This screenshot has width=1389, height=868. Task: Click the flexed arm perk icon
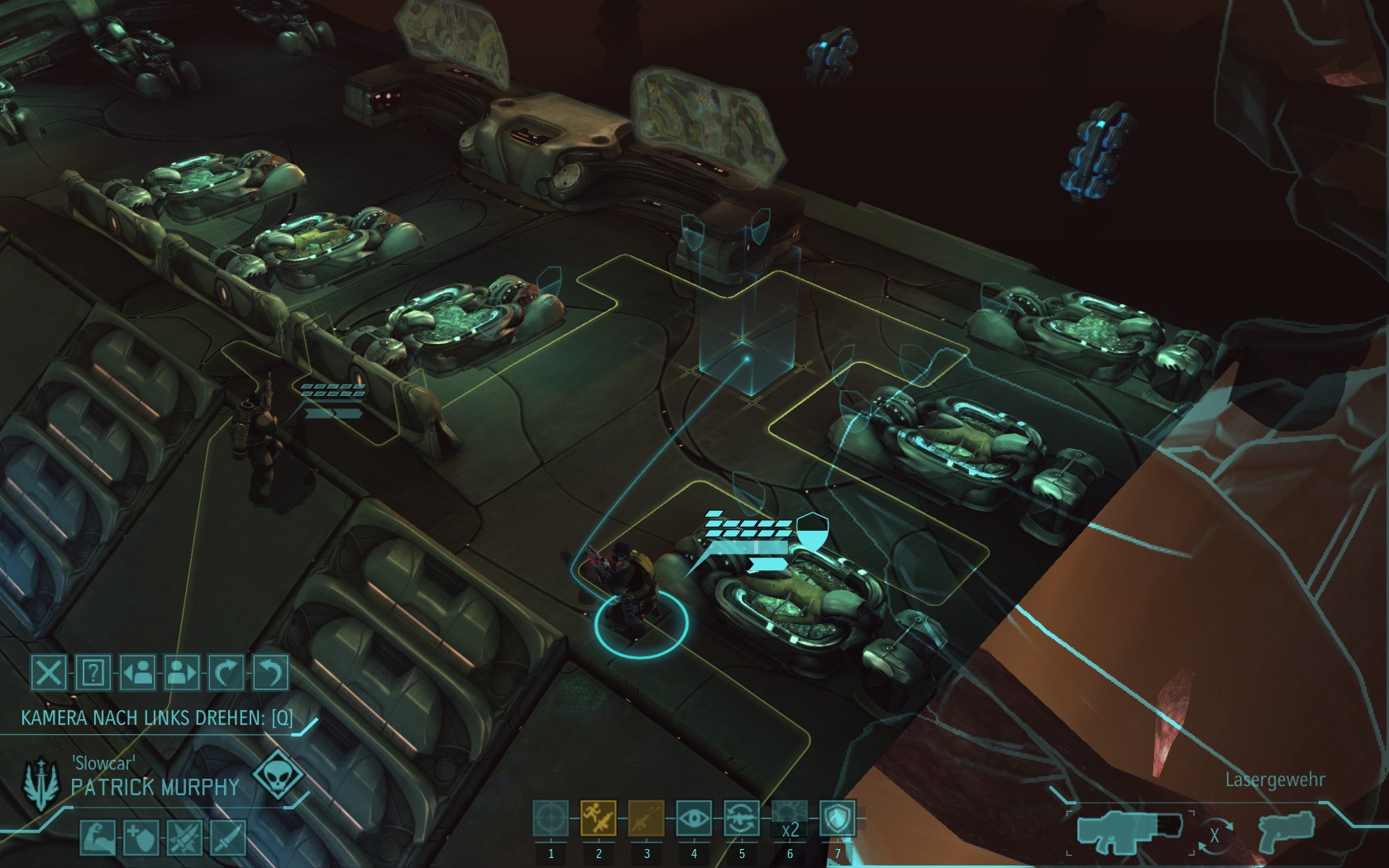tap(97, 837)
